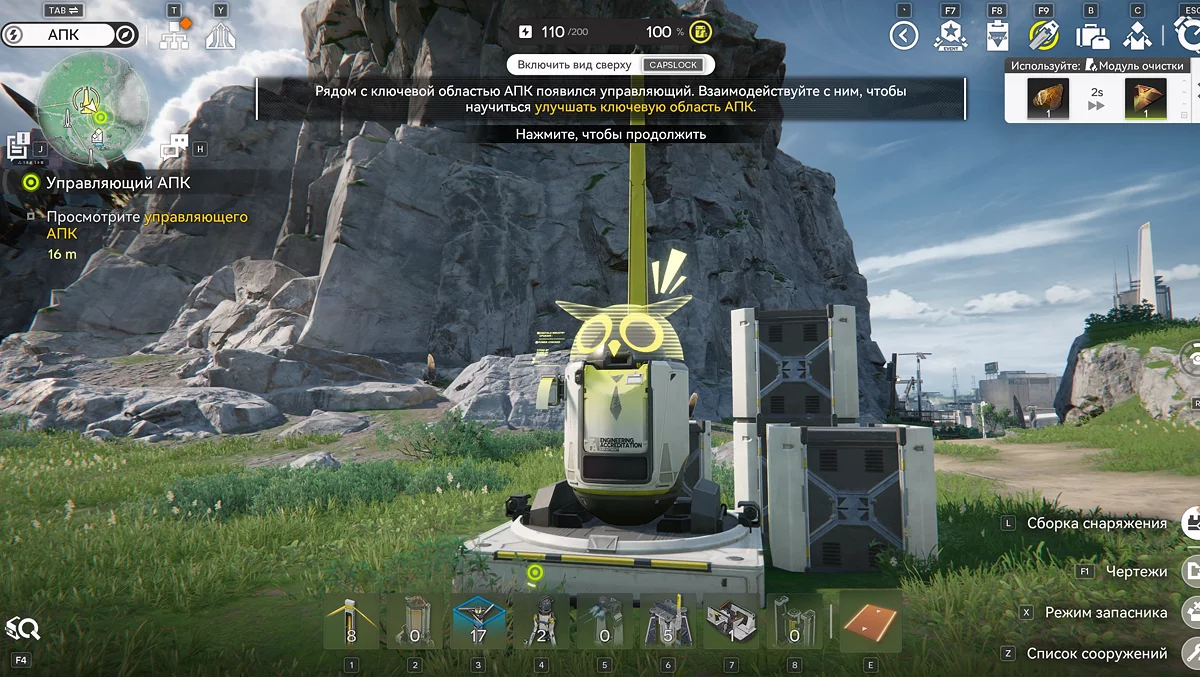This screenshot has width=1200, height=677.
Task: Select the hotbar slot with count 8
Action: tap(351, 621)
